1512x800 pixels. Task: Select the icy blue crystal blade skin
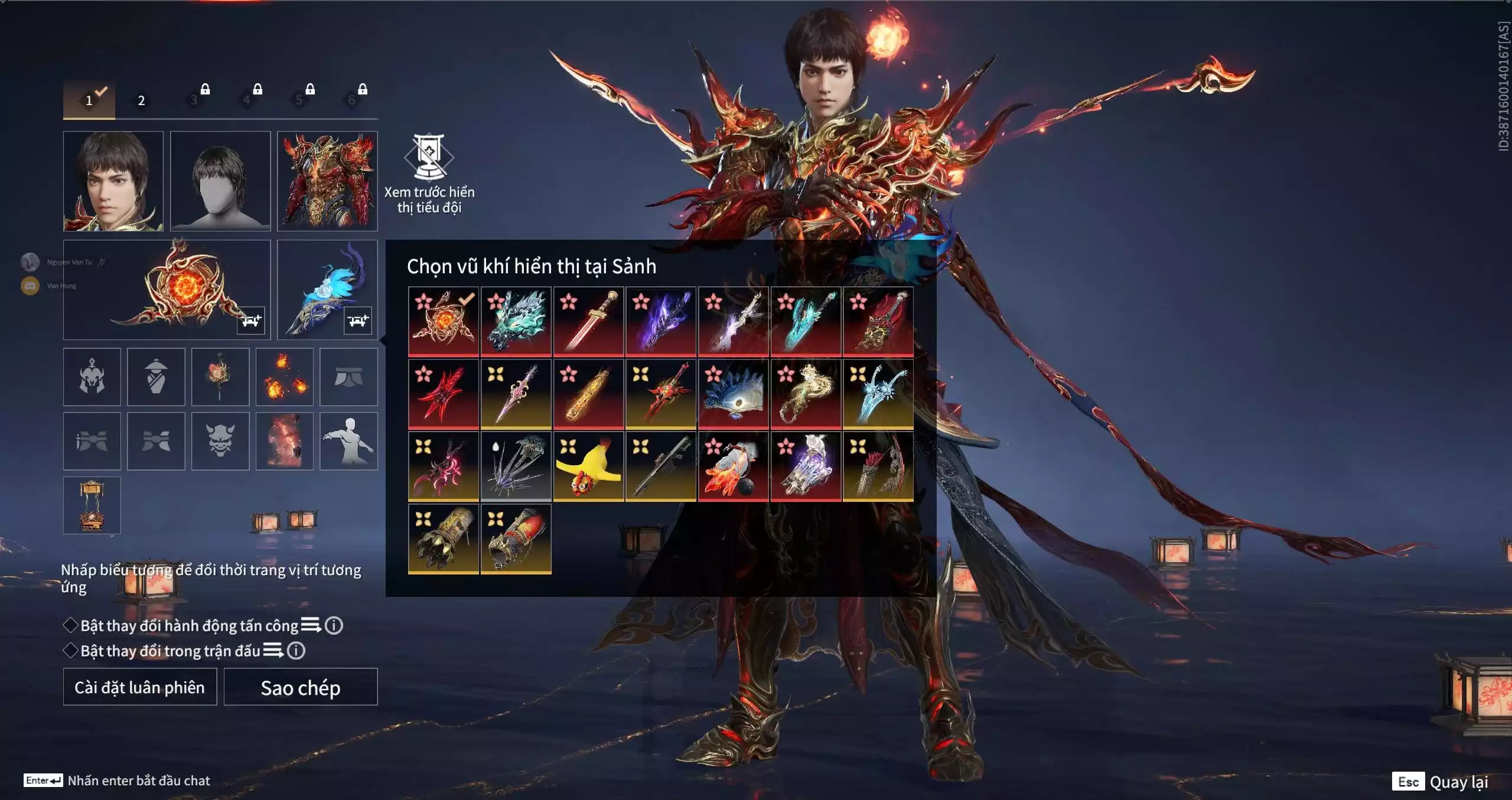click(878, 394)
